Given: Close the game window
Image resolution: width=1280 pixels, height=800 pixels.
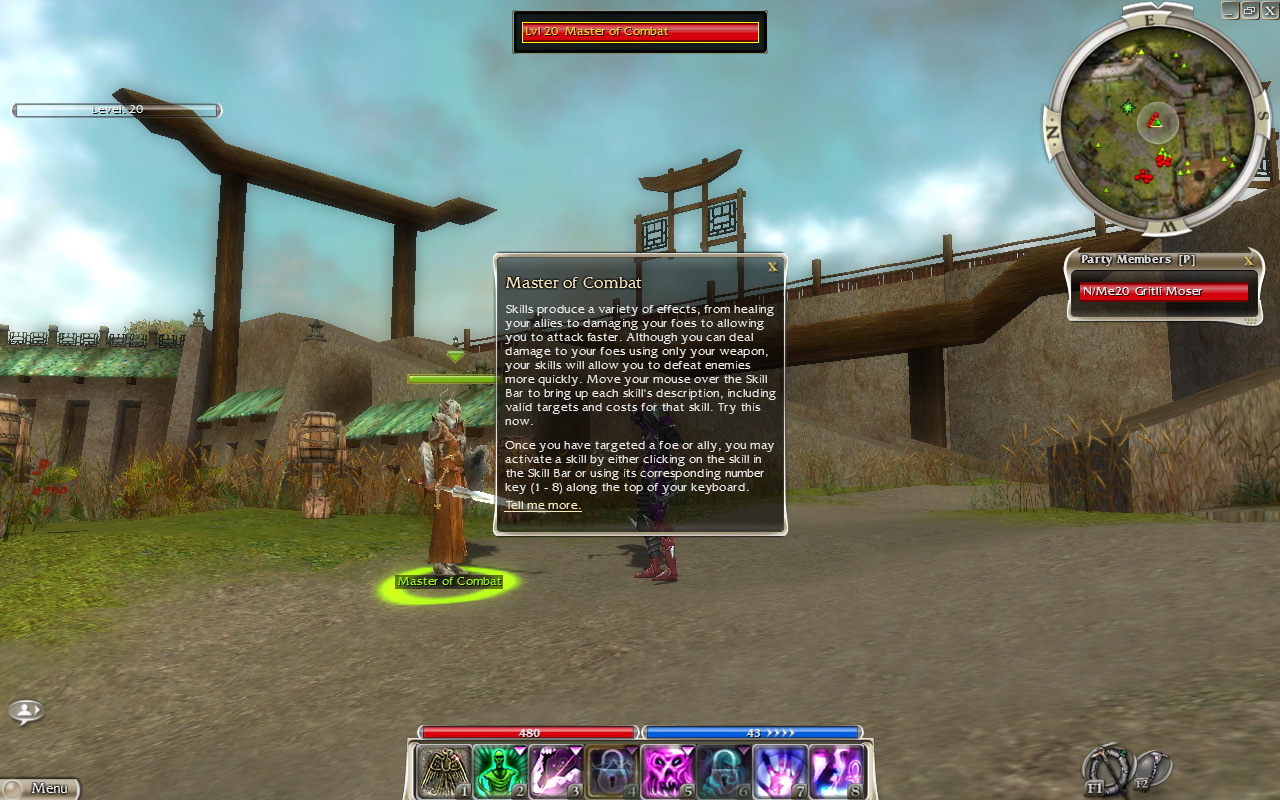Looking at the screenshot, I should (x=1268, y=10).
